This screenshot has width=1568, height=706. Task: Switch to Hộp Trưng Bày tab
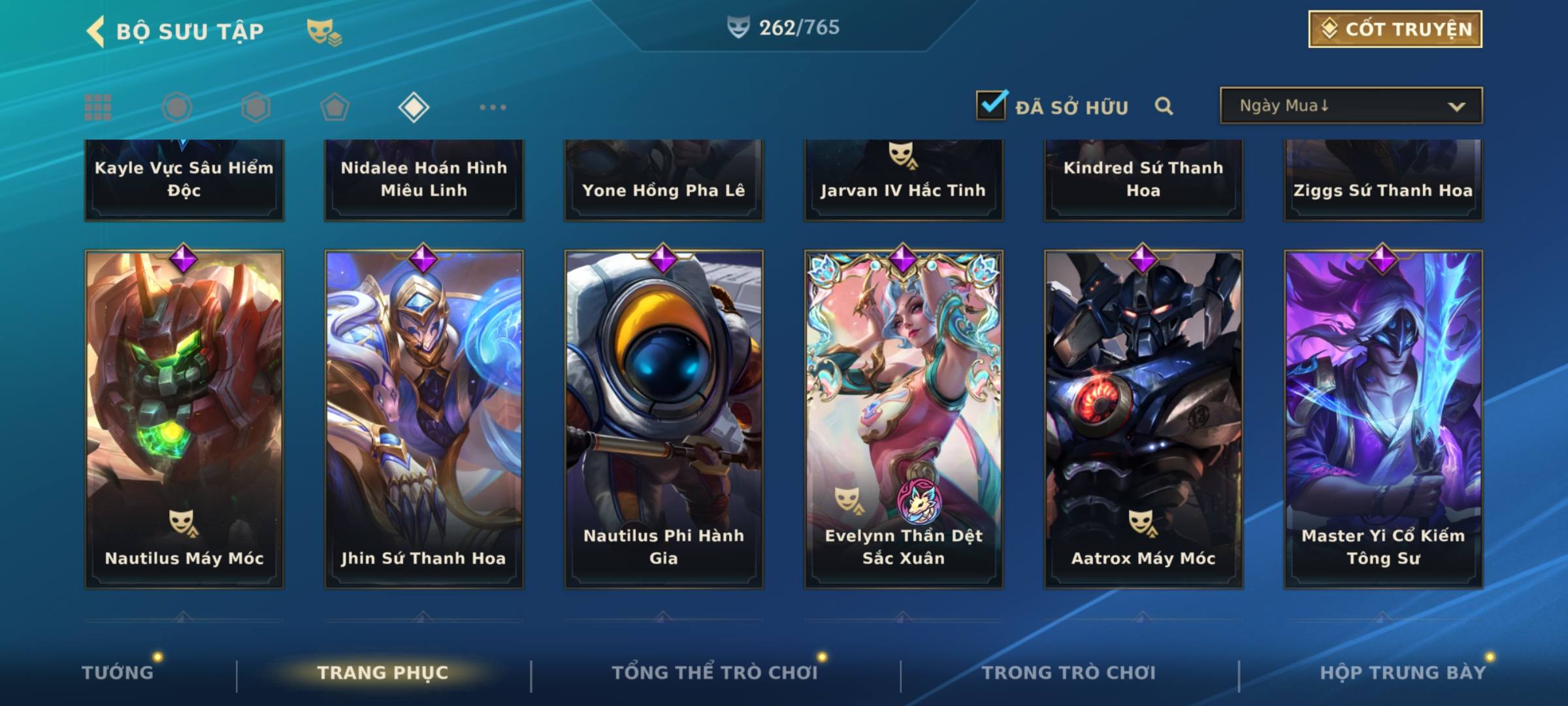(1403, 673)
